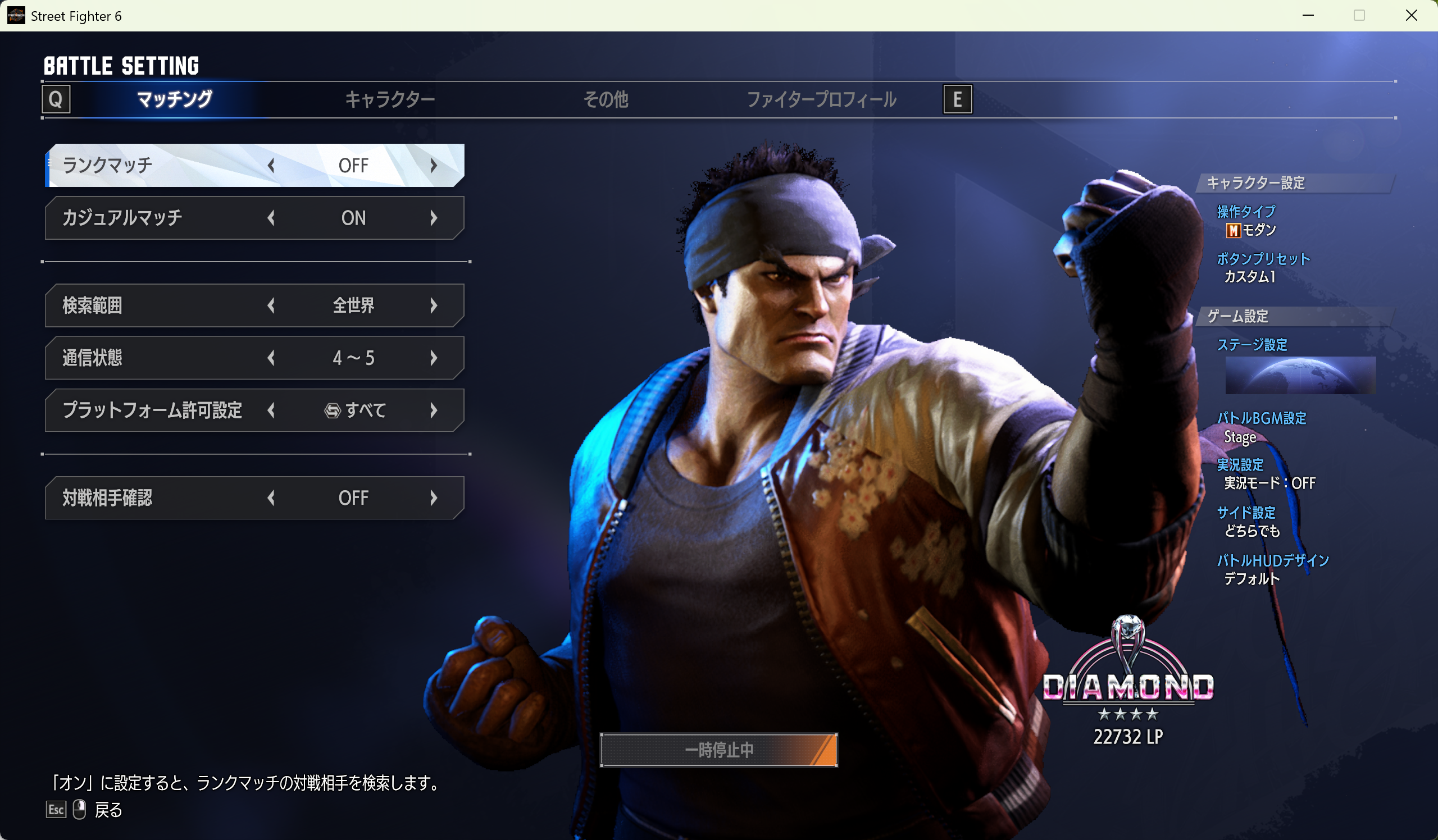Open the その他 tab
Viewport: 1438px width, 840px height.
(606, 100)
